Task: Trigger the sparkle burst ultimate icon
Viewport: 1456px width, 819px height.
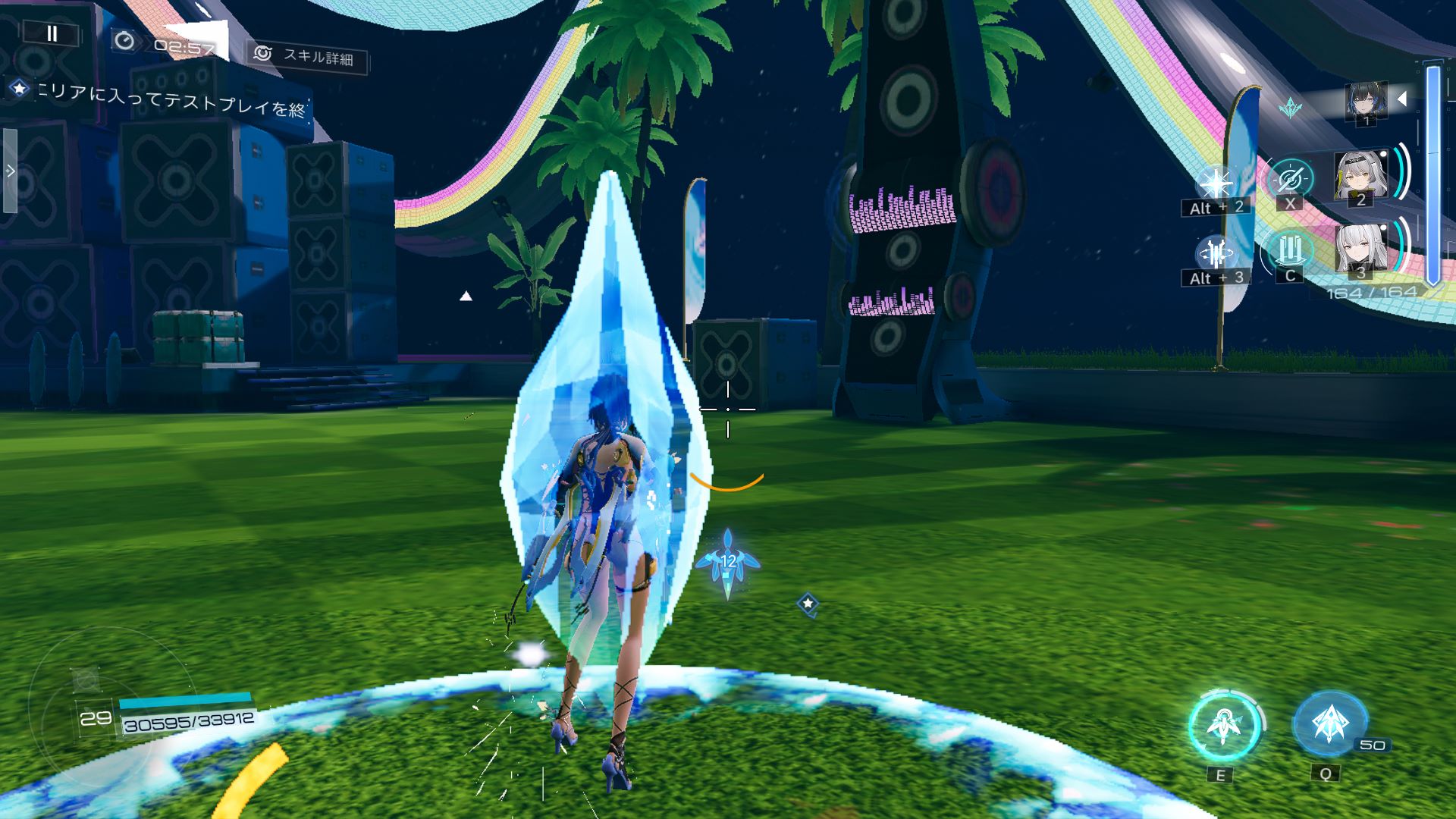Action: [x=1215, y=184]
